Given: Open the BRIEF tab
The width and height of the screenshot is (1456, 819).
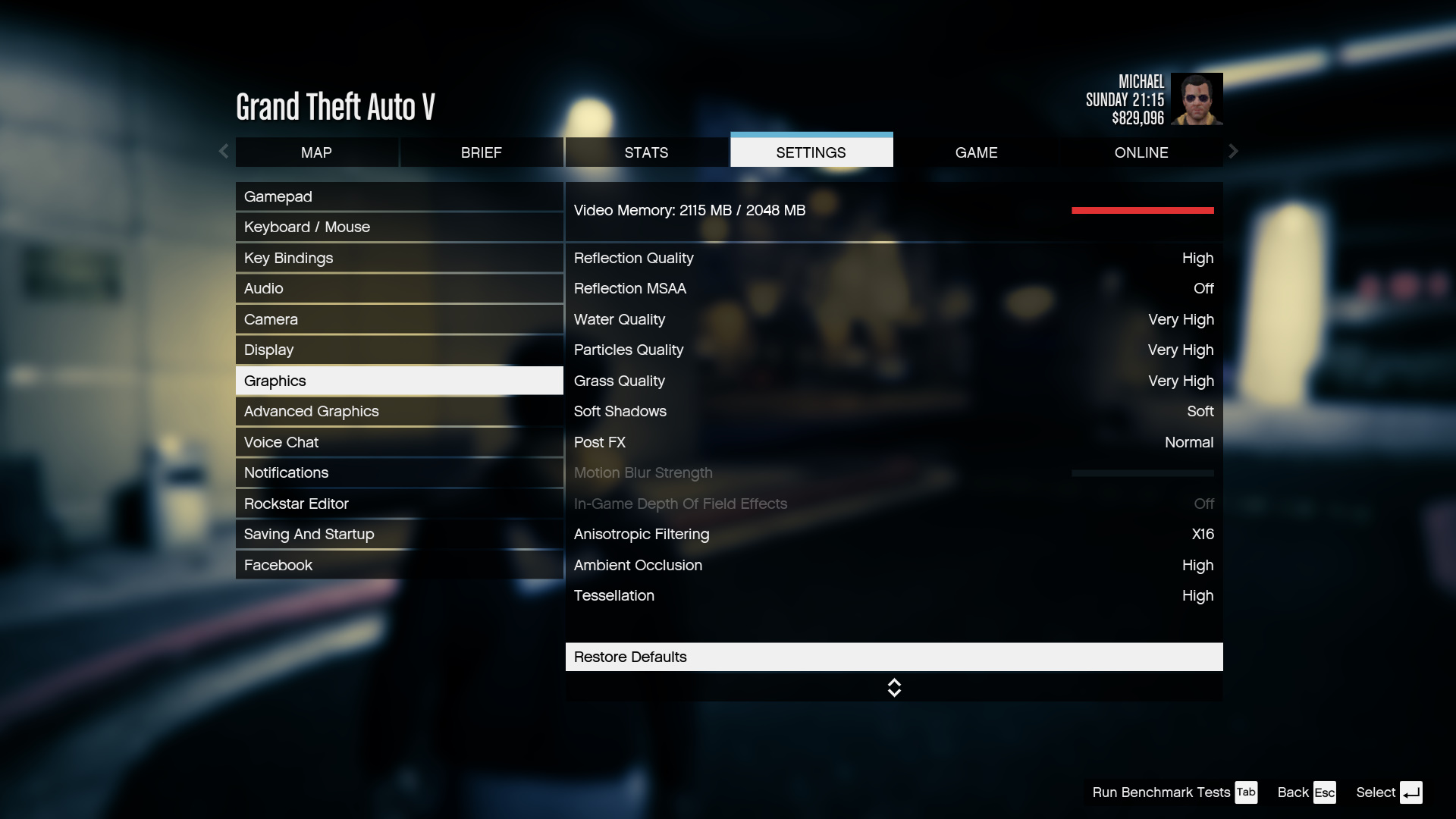Looking at the screenshot, I should point(482,152).
